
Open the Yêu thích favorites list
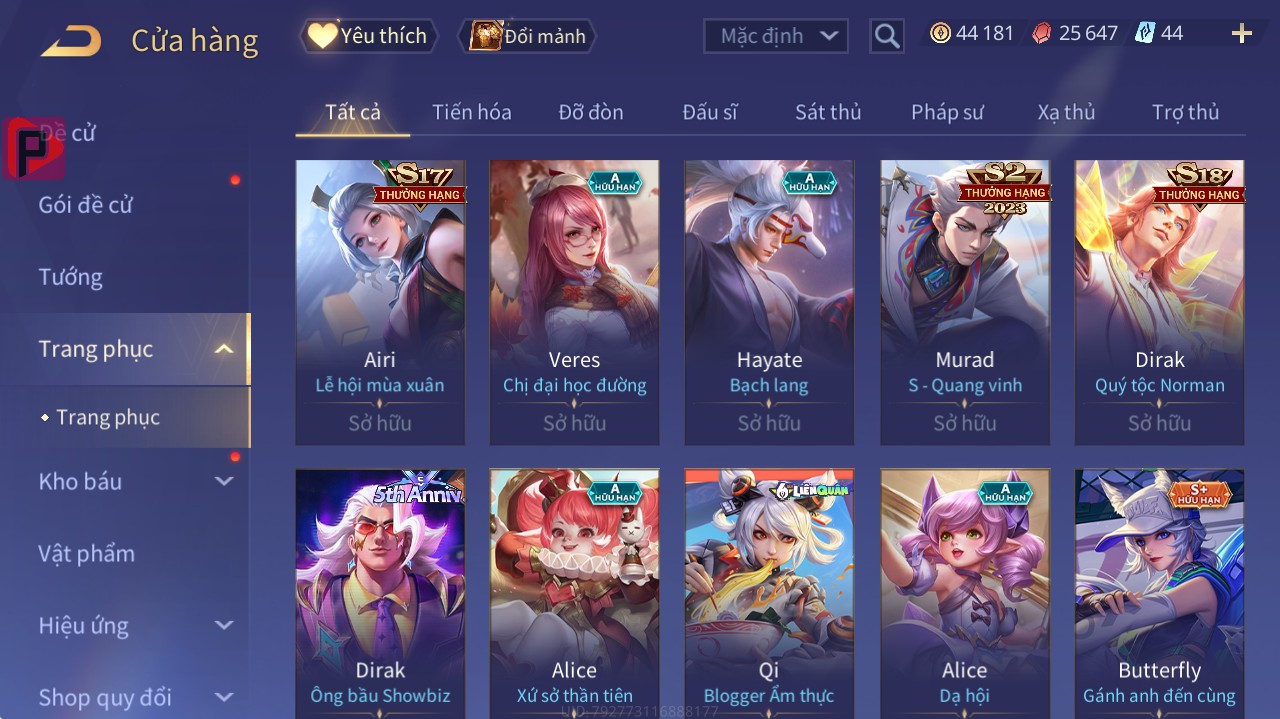[369, 36]
